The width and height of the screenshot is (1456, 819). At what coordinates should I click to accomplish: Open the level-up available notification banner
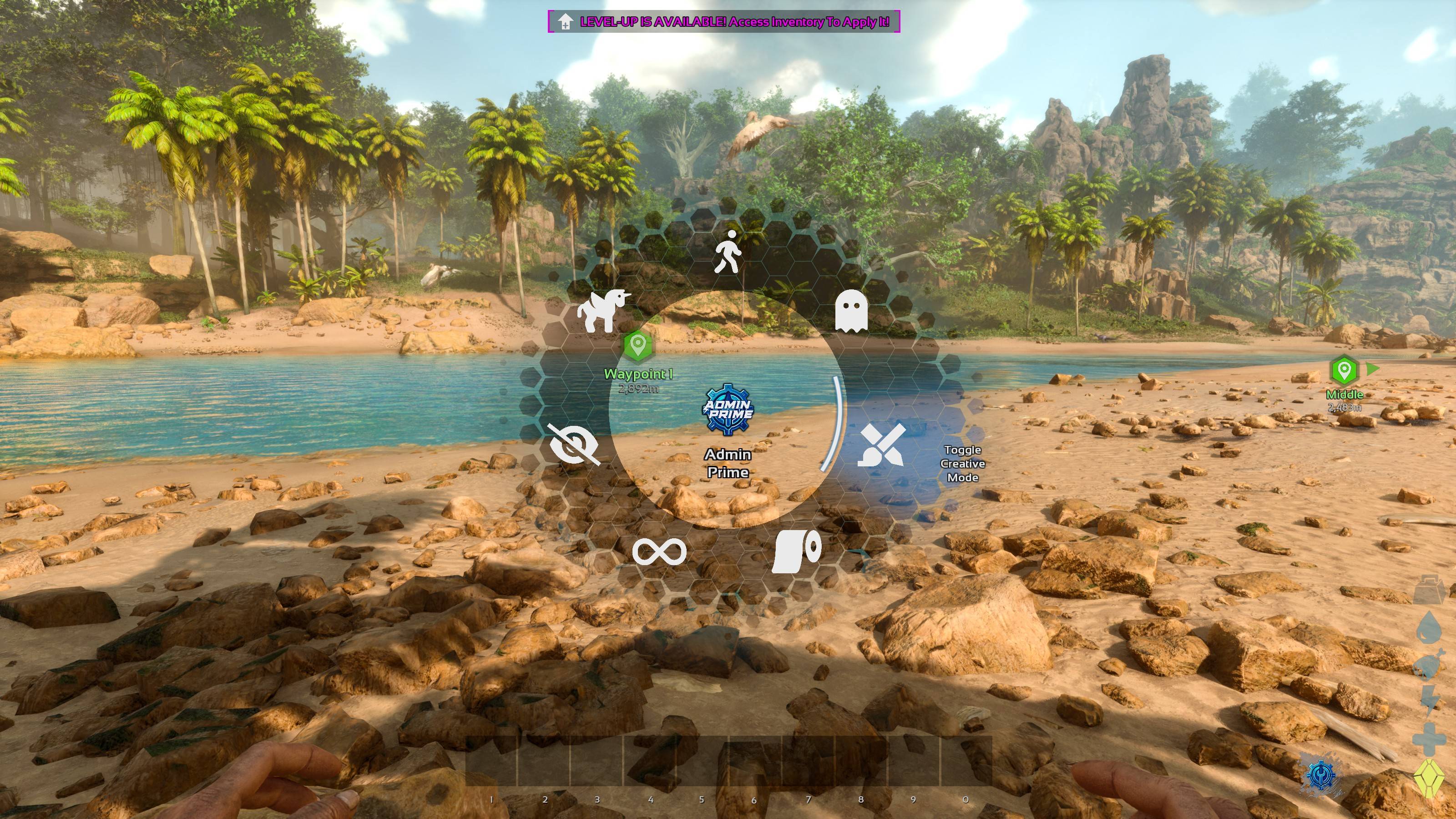(x=723, y=21)
